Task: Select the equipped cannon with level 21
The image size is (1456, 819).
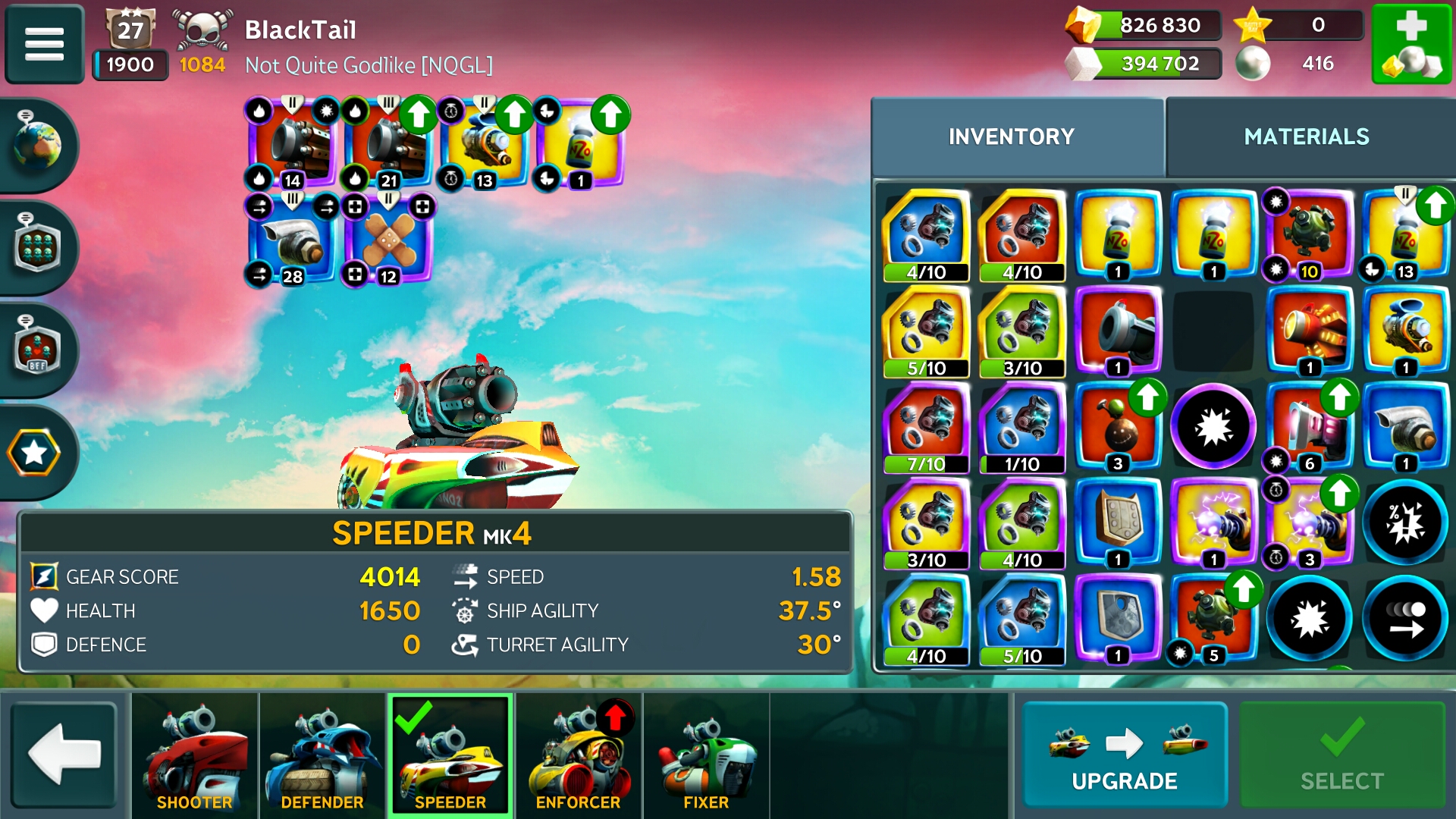Action: pyautogui.click(x=388, y=144)
